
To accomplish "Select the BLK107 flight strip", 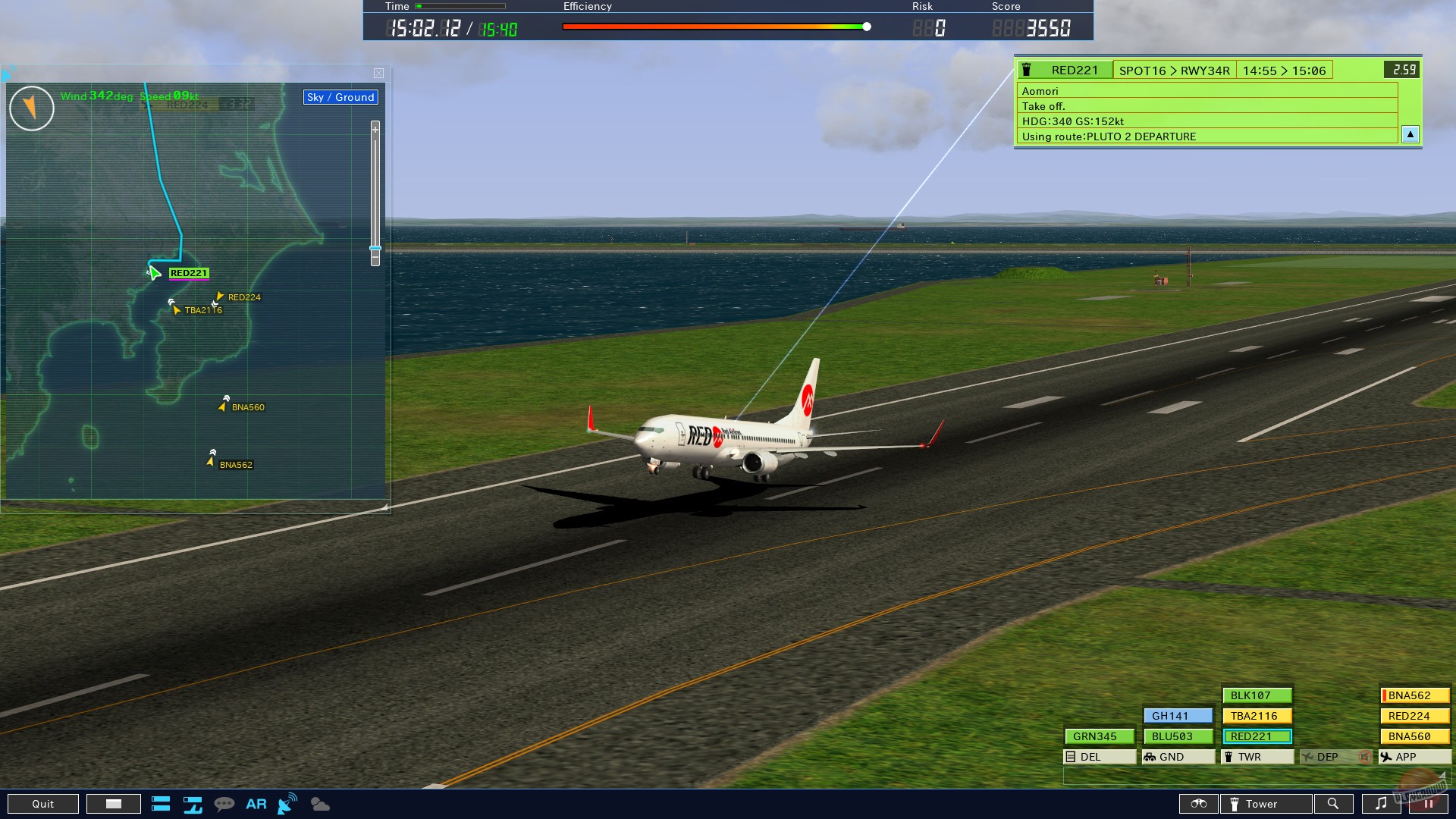I will click(1256, 695).
